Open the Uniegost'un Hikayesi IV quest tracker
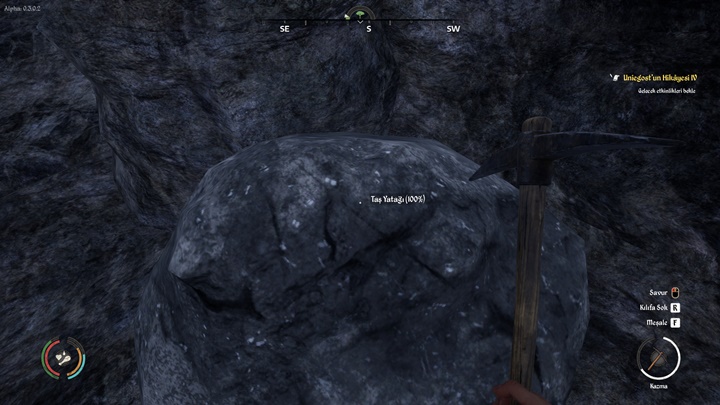Image resolution: width=720 pixels, height=405 pixels. point(662,77)
